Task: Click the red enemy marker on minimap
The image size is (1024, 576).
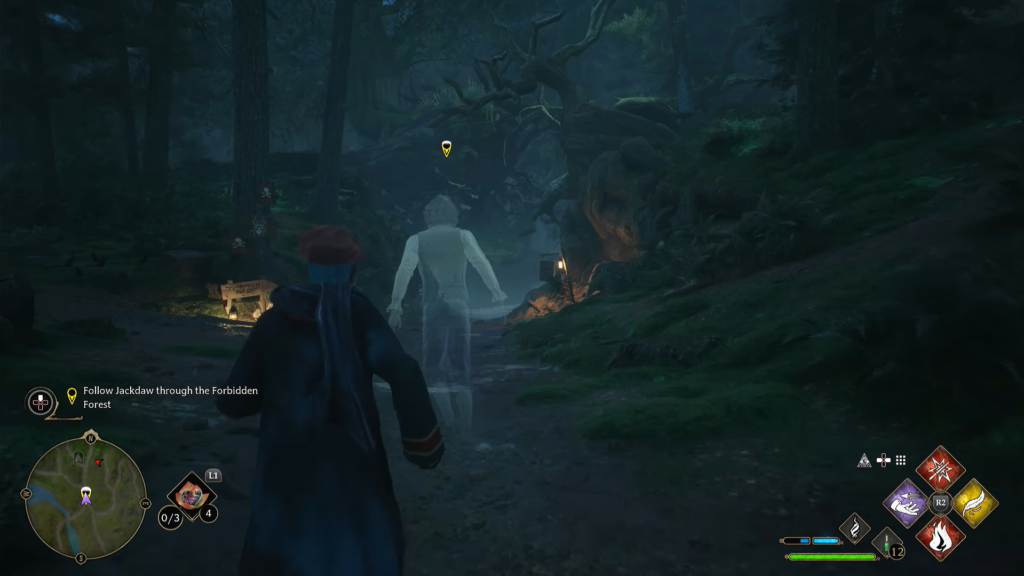Action: [x=98, y=462]
